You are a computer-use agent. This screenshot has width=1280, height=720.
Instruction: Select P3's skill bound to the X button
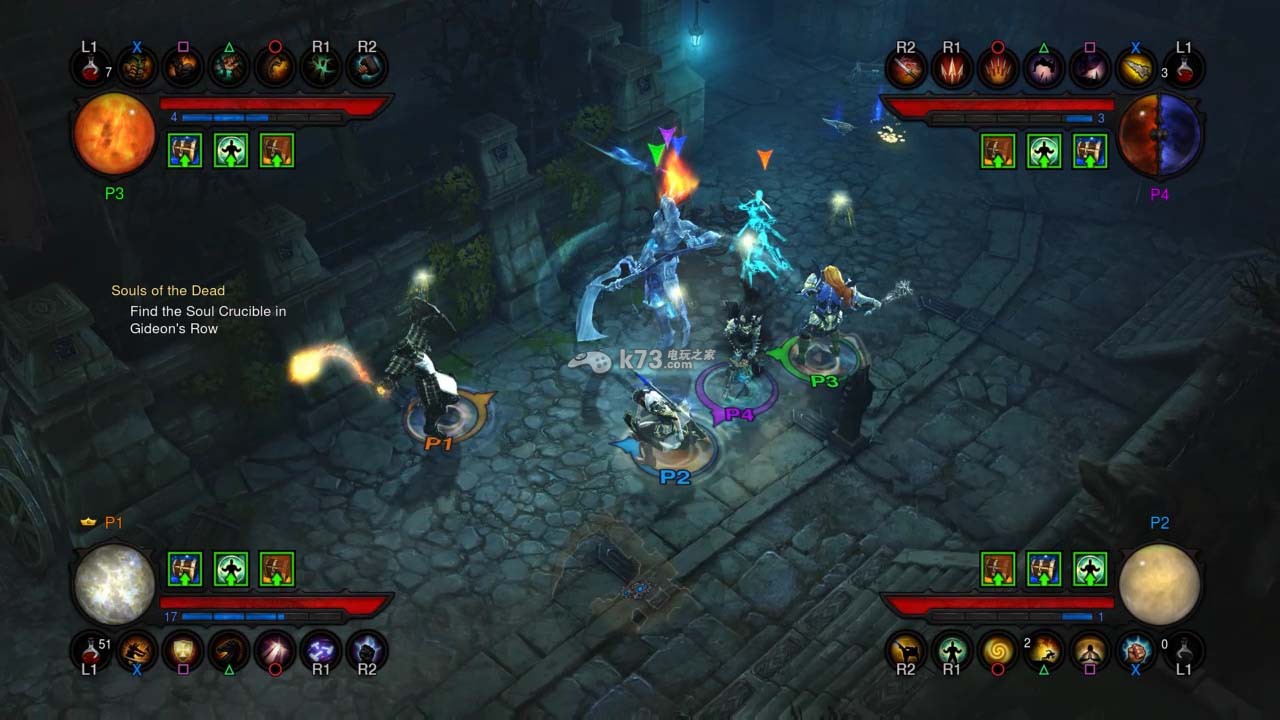pos(137,67)
